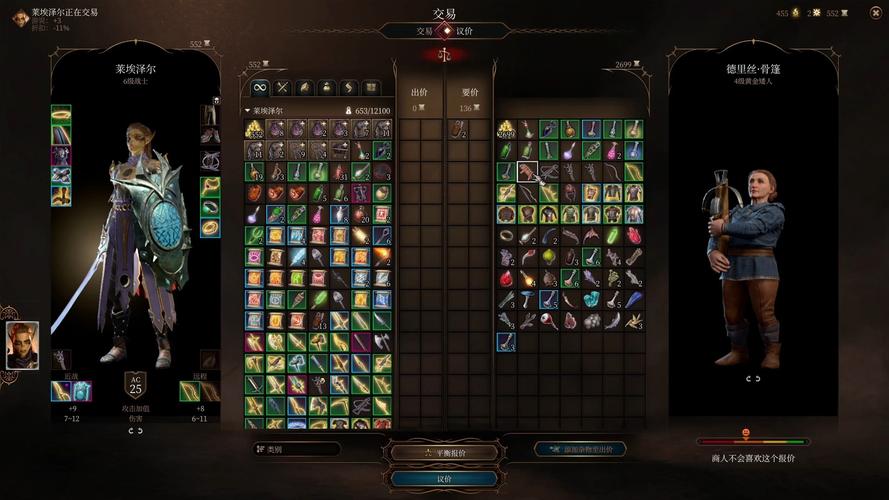This screenshot has height=500, width=889.
Task: Select the potion flask filter tab
Action: point(326,88)
